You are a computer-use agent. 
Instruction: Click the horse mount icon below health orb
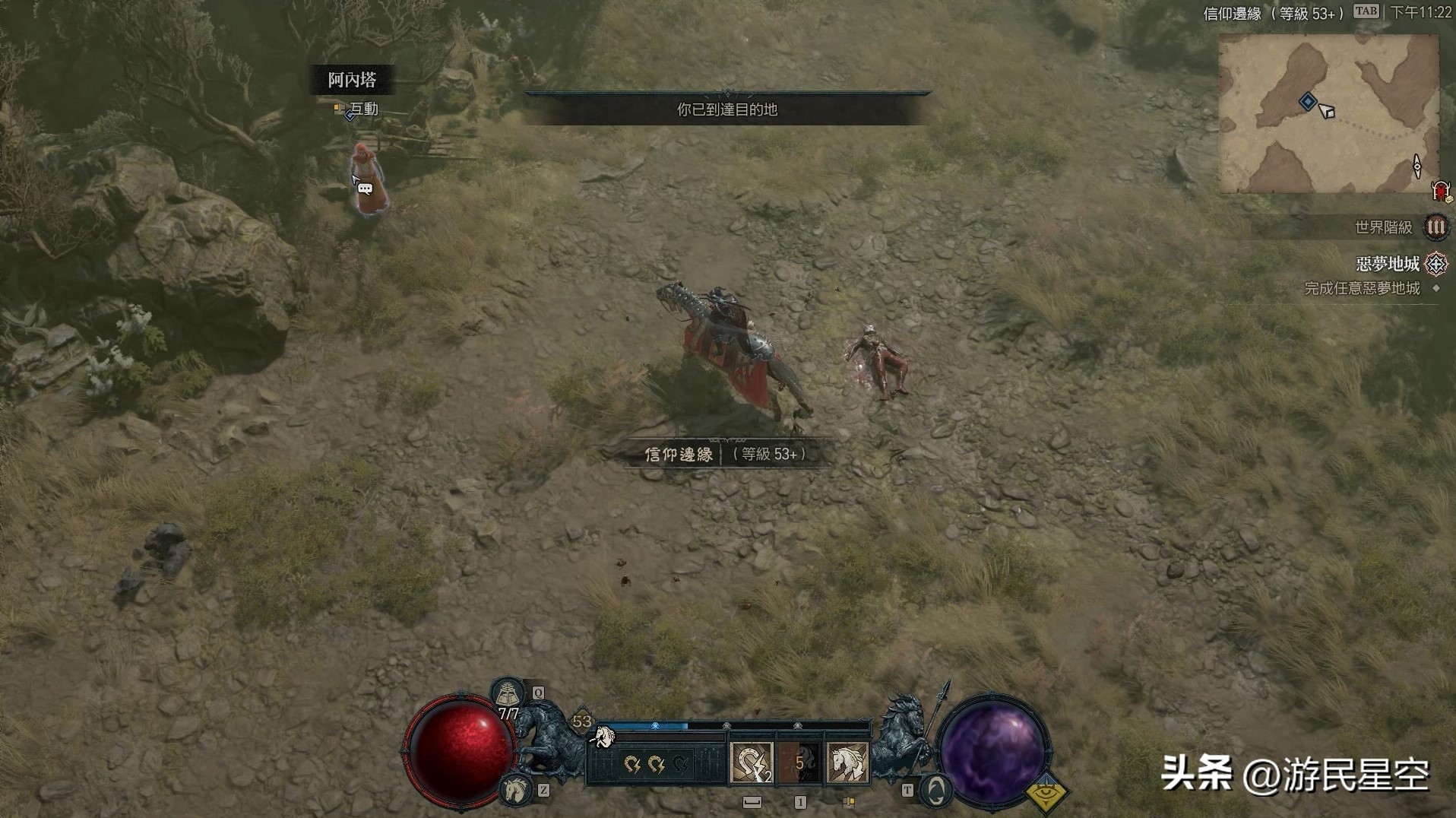click(x=516, y=789)
